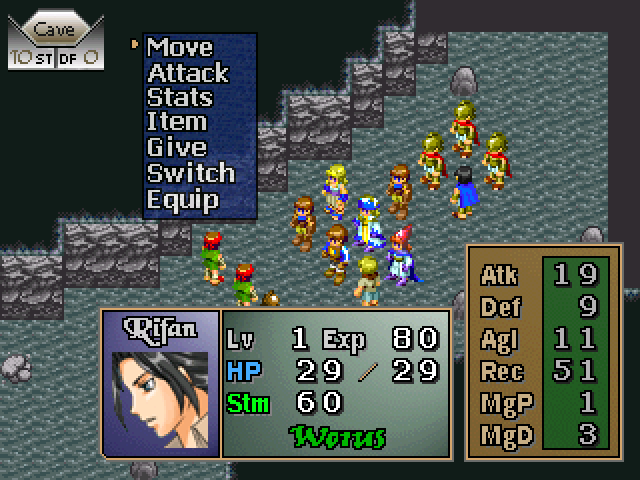Choose the Switch command
This screenshot has width=640, height=480.
click(x=191, y=173)
